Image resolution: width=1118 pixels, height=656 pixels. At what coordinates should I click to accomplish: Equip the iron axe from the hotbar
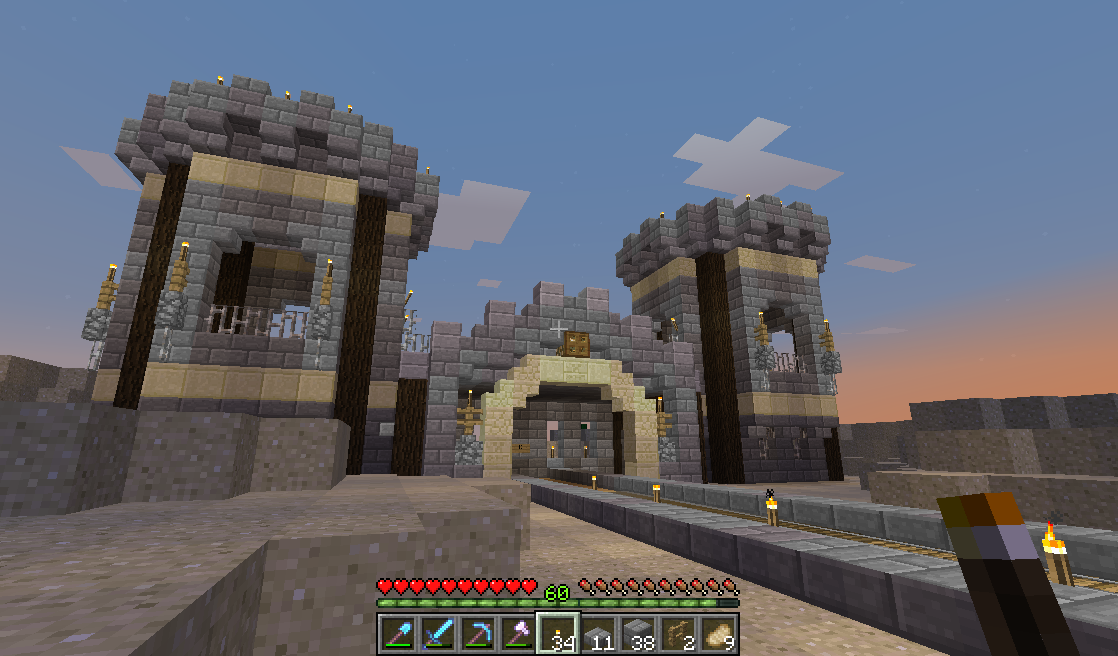(x=517, y=634)
